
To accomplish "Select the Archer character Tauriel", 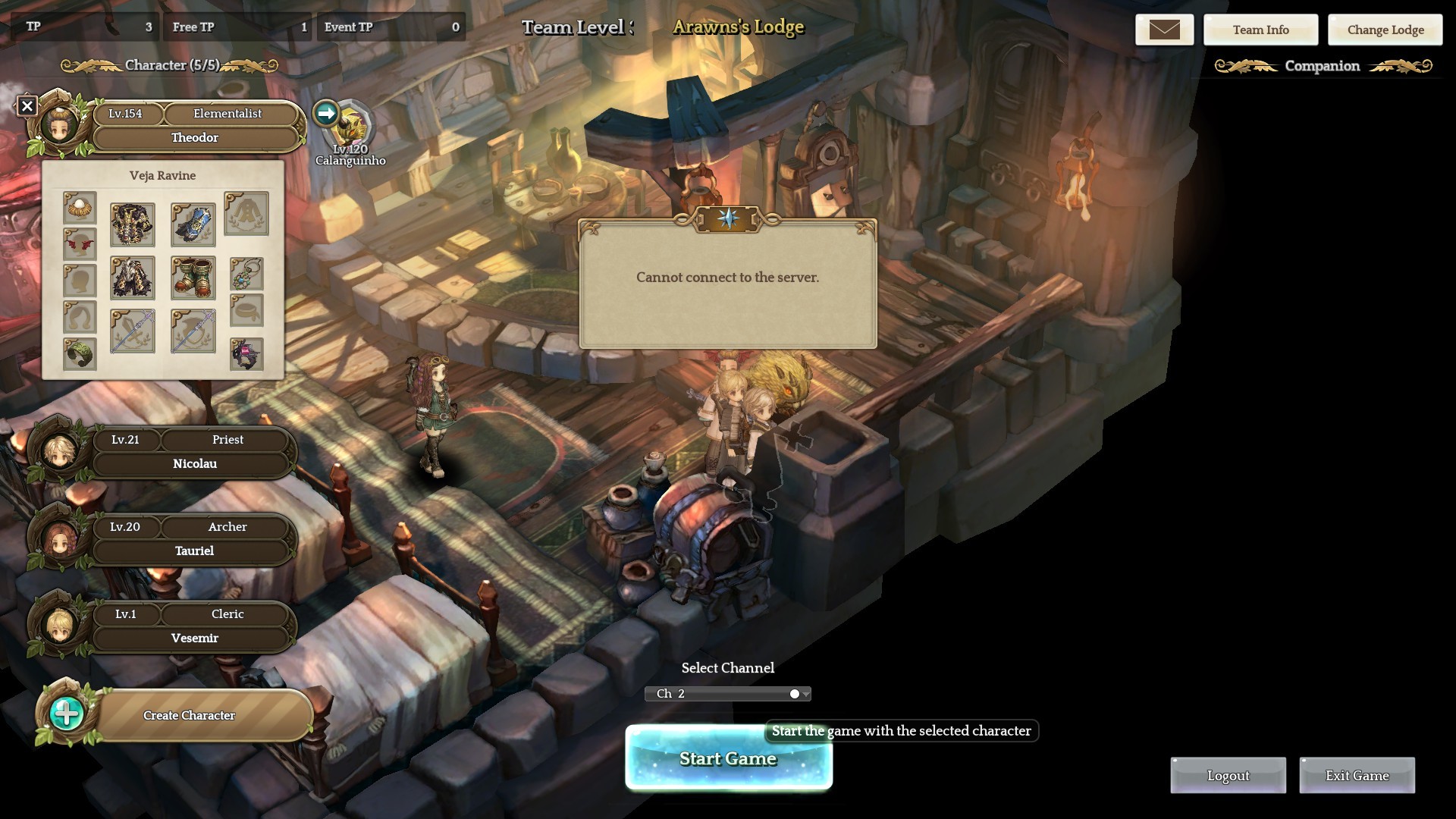I will click(193, 540).
